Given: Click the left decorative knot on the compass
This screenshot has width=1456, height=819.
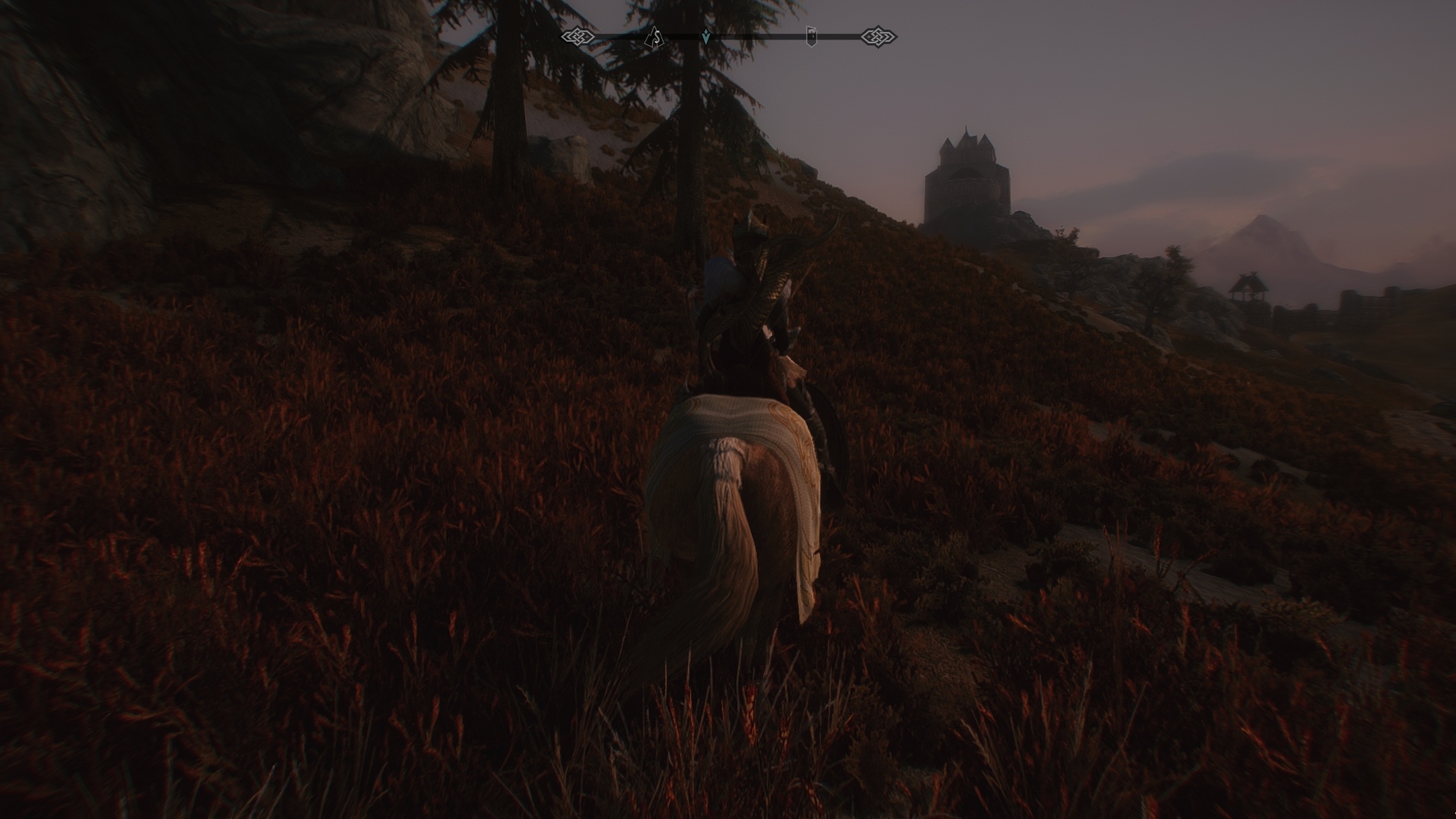Looking at the screenshot, I should point(579,36).
